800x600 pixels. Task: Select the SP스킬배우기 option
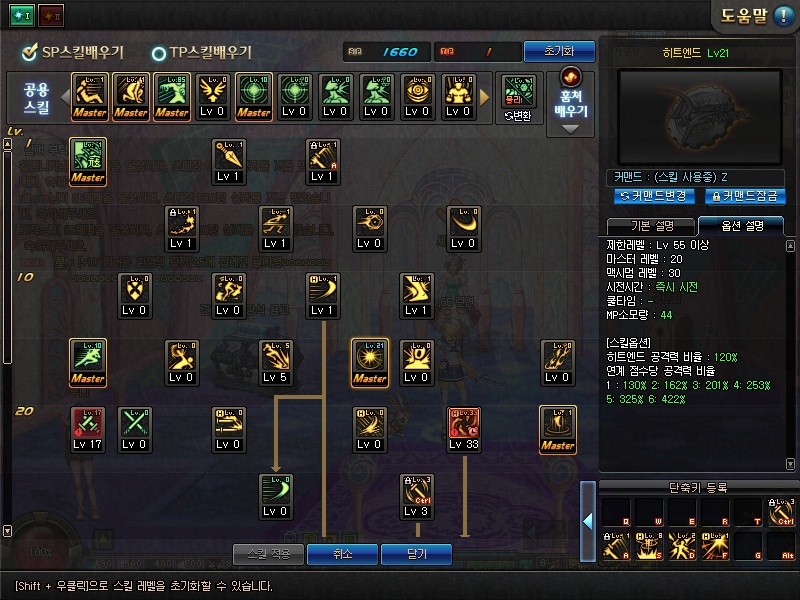(x=68, y=52)
